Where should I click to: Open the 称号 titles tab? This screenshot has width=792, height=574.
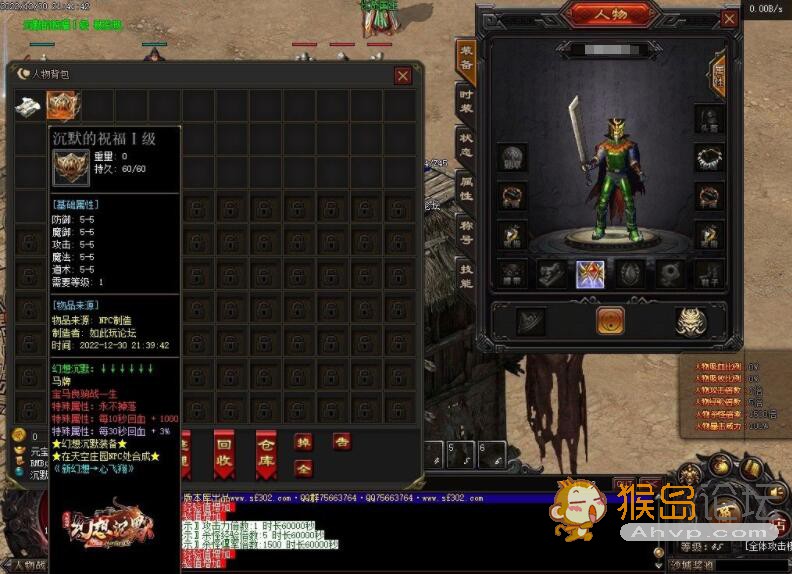(x=465, y=234)
